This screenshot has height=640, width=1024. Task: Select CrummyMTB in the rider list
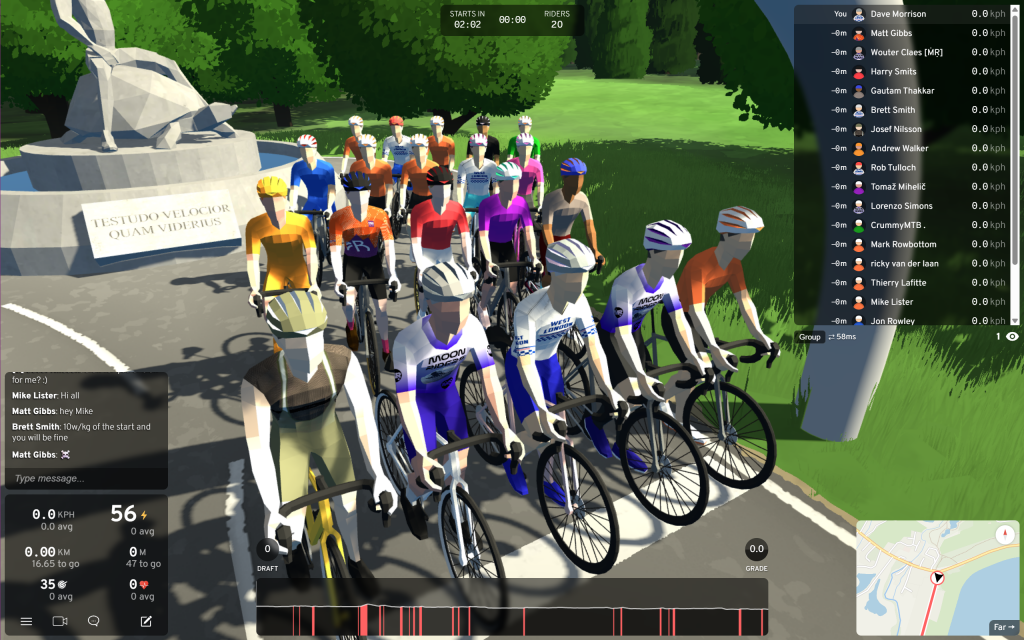pos(905,225)
